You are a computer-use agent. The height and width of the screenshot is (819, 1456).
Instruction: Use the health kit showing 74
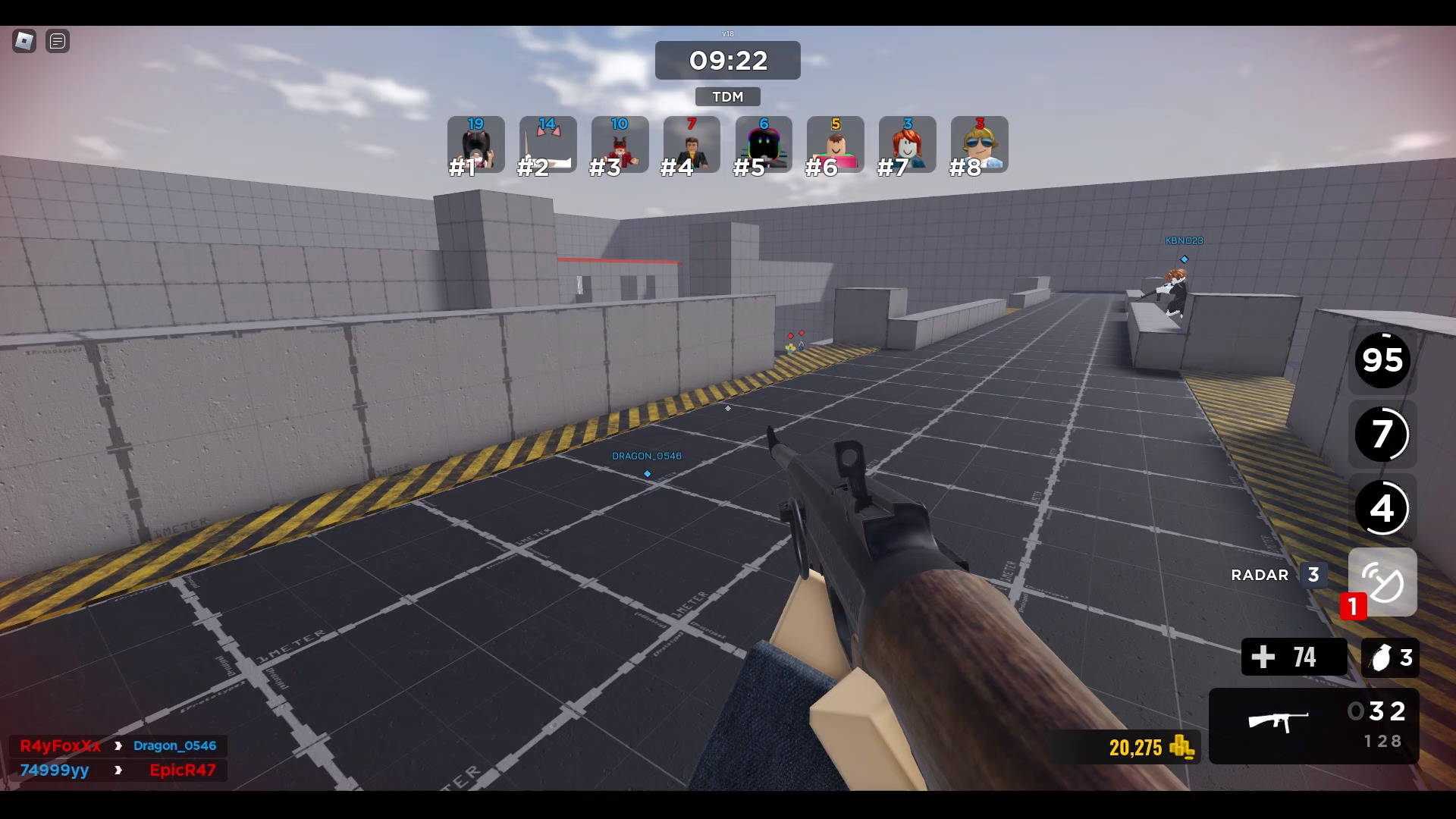1294,657
